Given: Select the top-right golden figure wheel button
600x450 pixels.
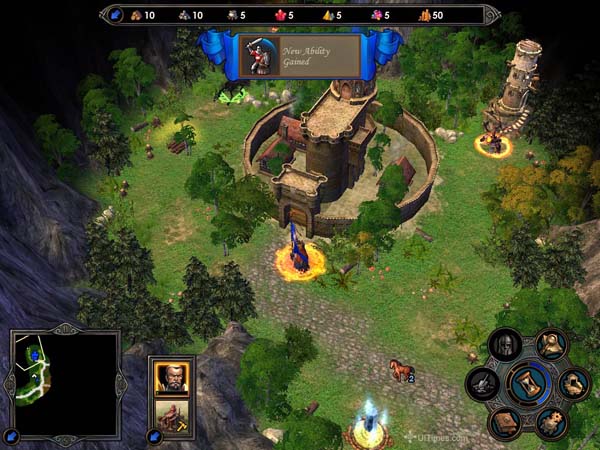Looking at the screenshot, I should click(x=549, y=346).
